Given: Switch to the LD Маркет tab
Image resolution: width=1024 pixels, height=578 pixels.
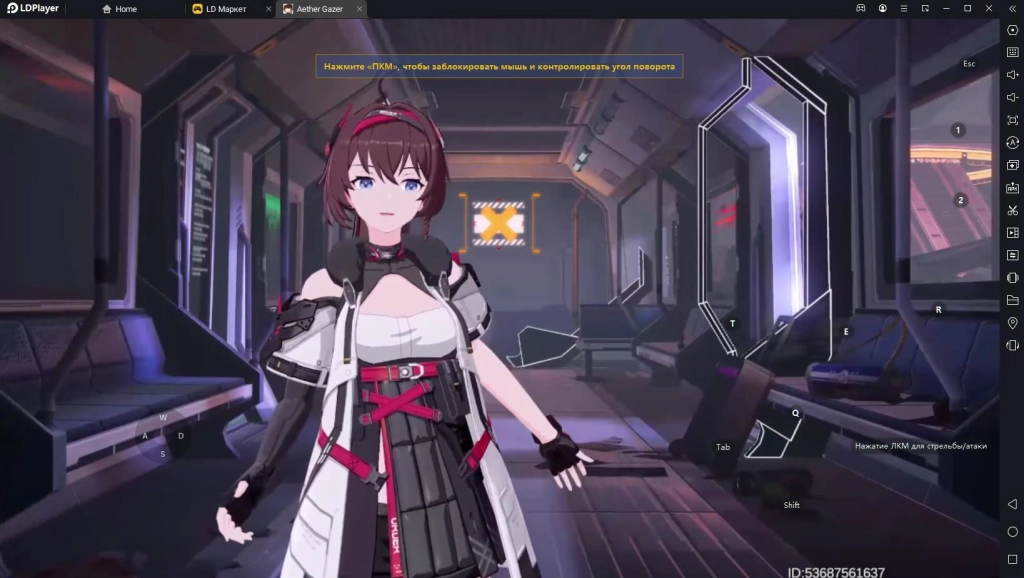Looking at the screenshot, I should pos(225,9).
